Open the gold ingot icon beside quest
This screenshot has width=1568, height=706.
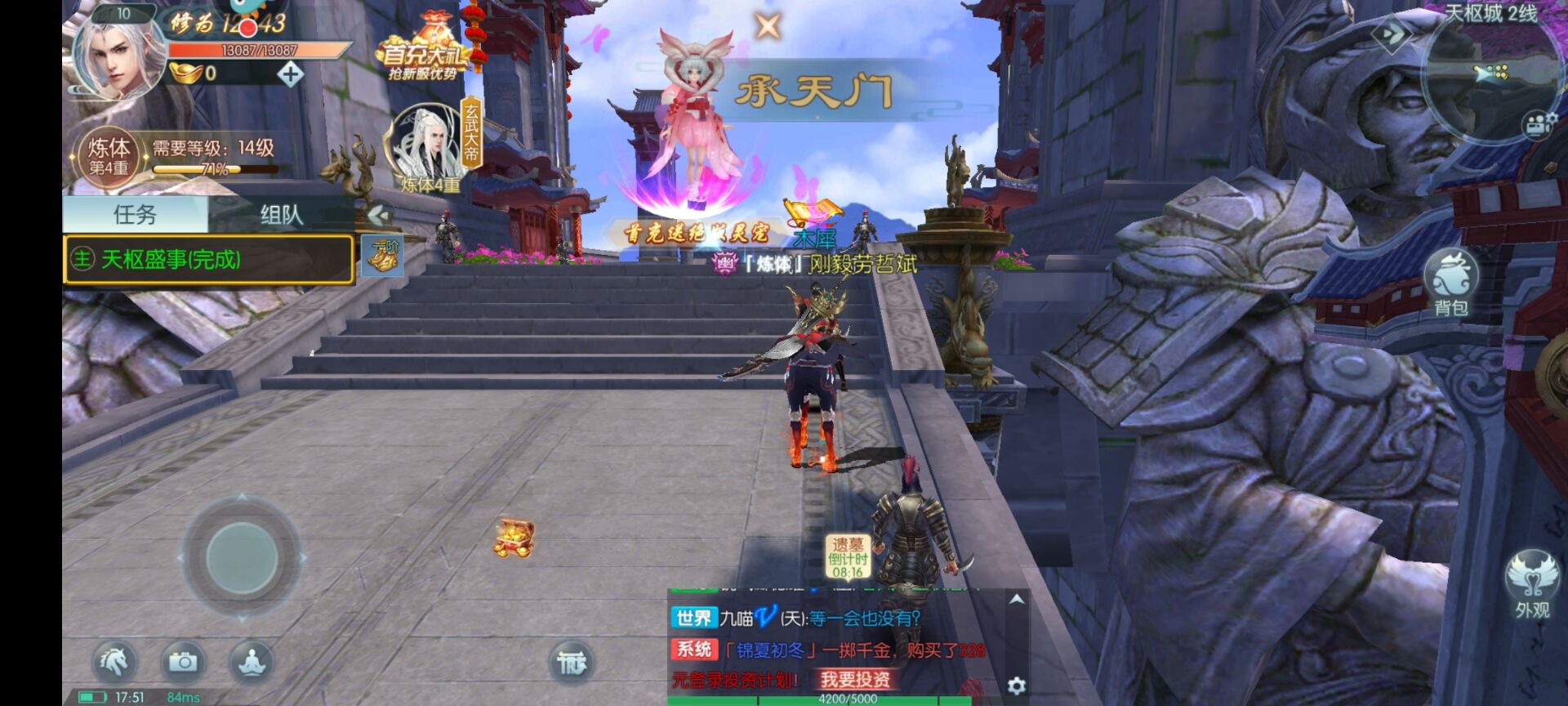pyautogui.click(x=381, y=257)
